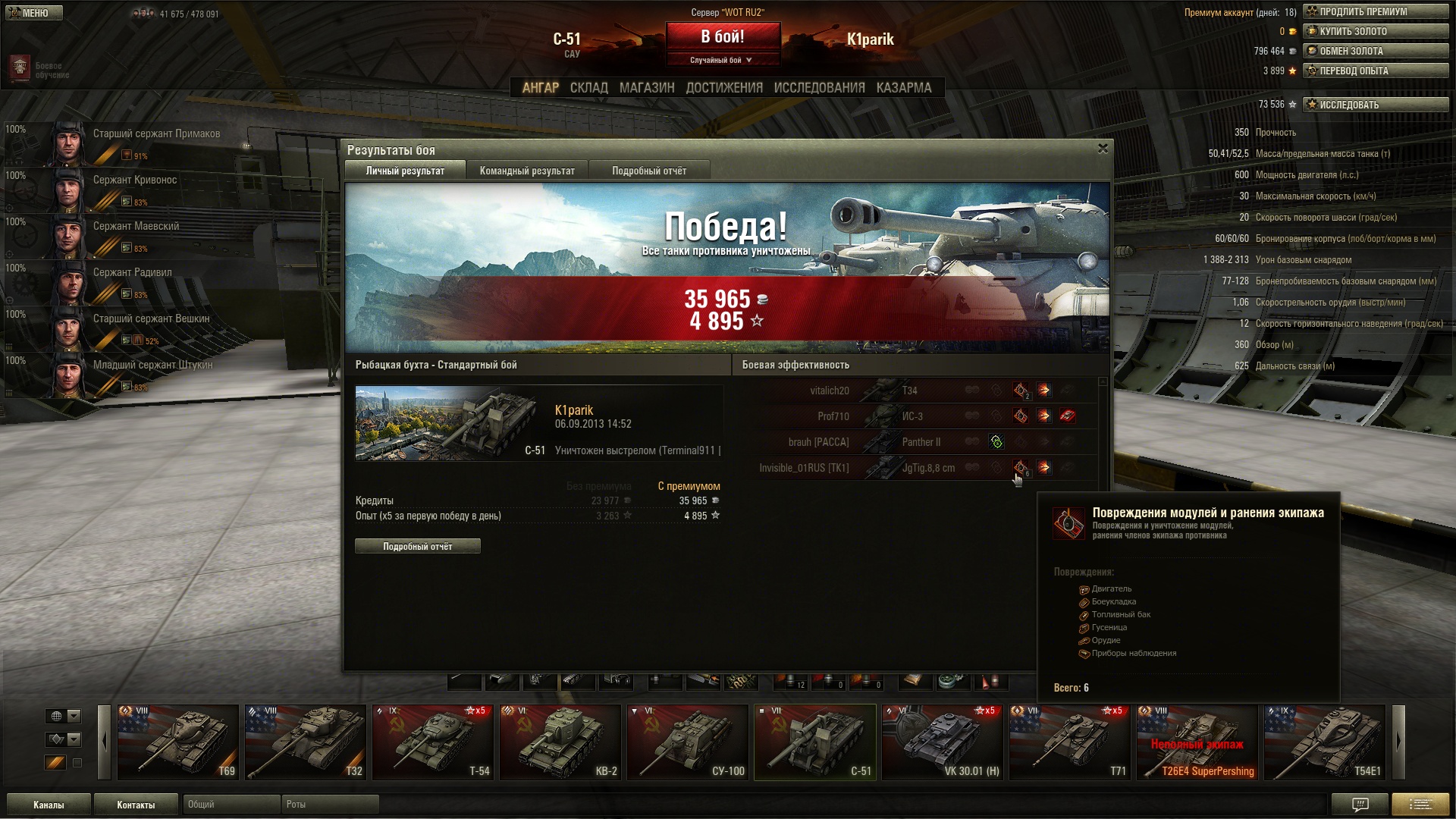Start a battle with the В бой! button
This screenshot has width=1456, height=819.
tap(723, 37)
